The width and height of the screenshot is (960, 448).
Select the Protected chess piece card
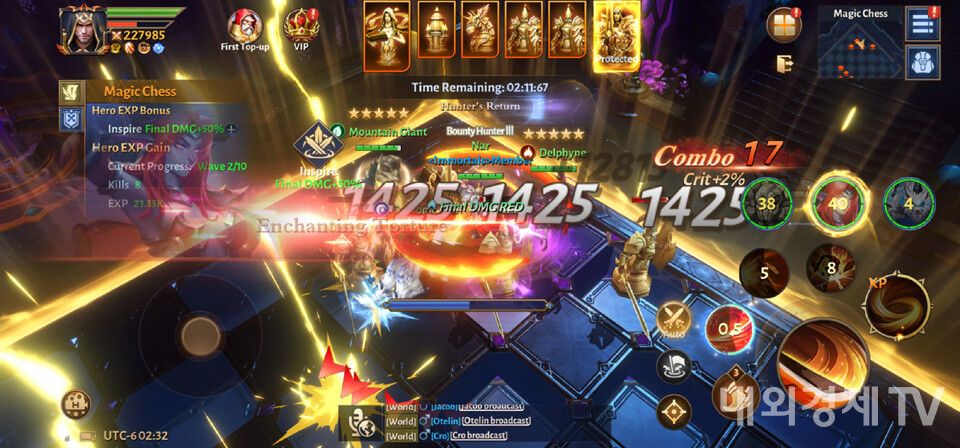tap(617, 35)
